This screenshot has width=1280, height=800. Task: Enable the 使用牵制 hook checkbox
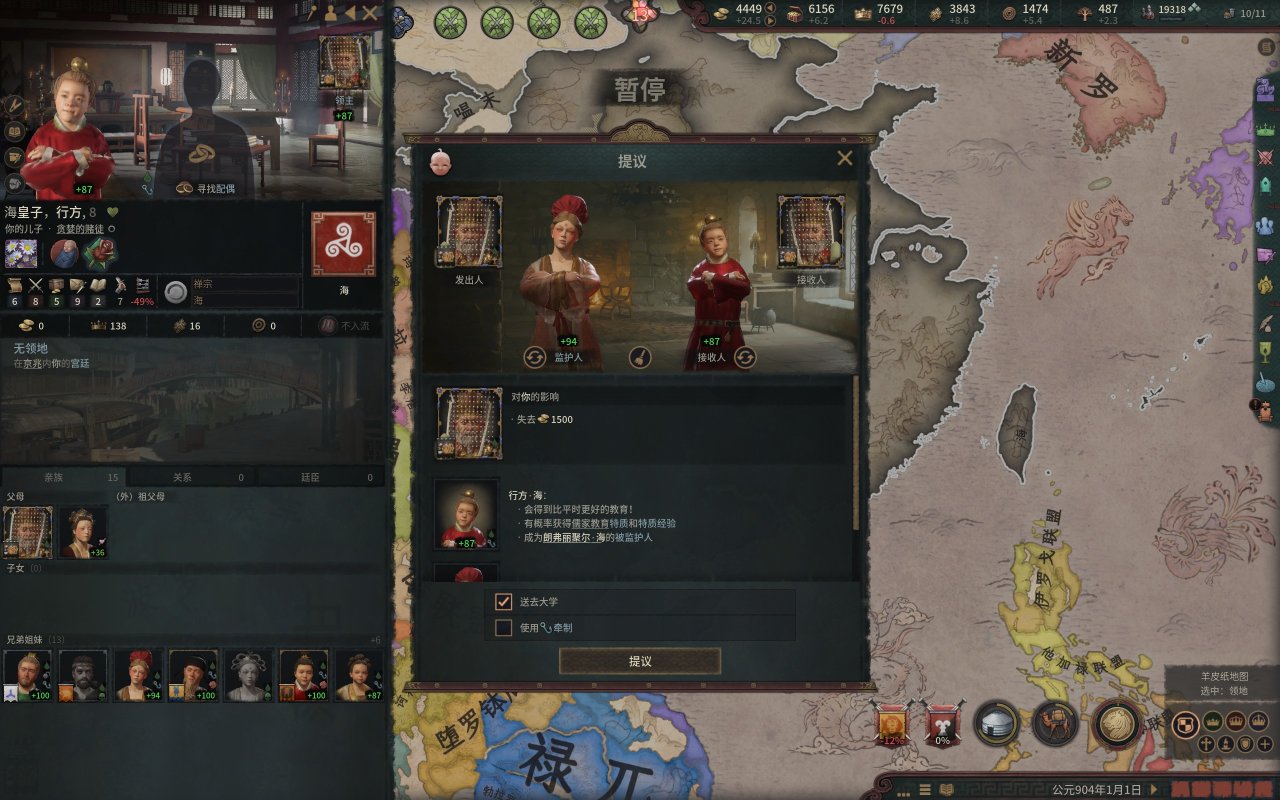click(504, 628)
